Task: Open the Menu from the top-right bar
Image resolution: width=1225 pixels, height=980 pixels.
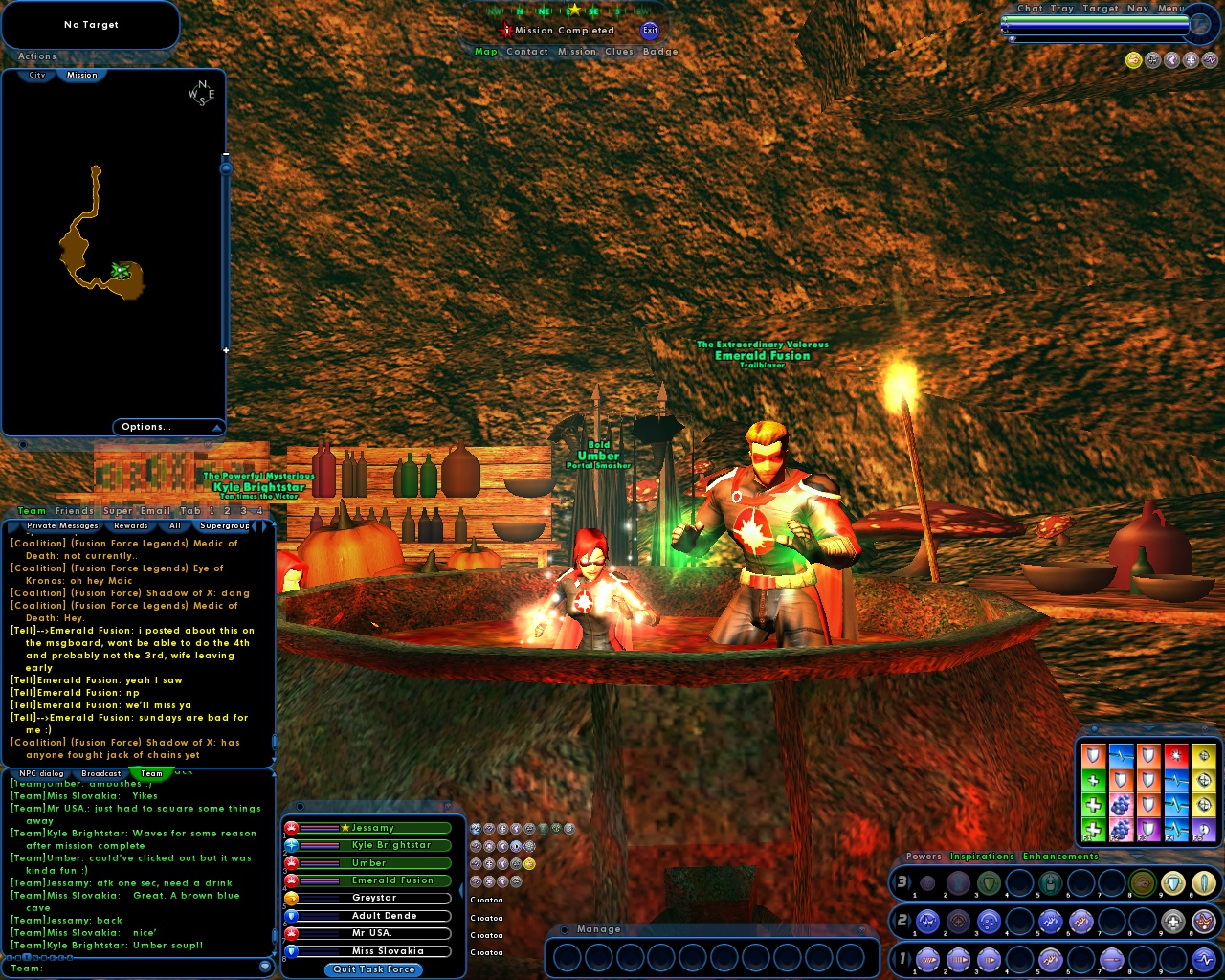Action: [1169, 8]
